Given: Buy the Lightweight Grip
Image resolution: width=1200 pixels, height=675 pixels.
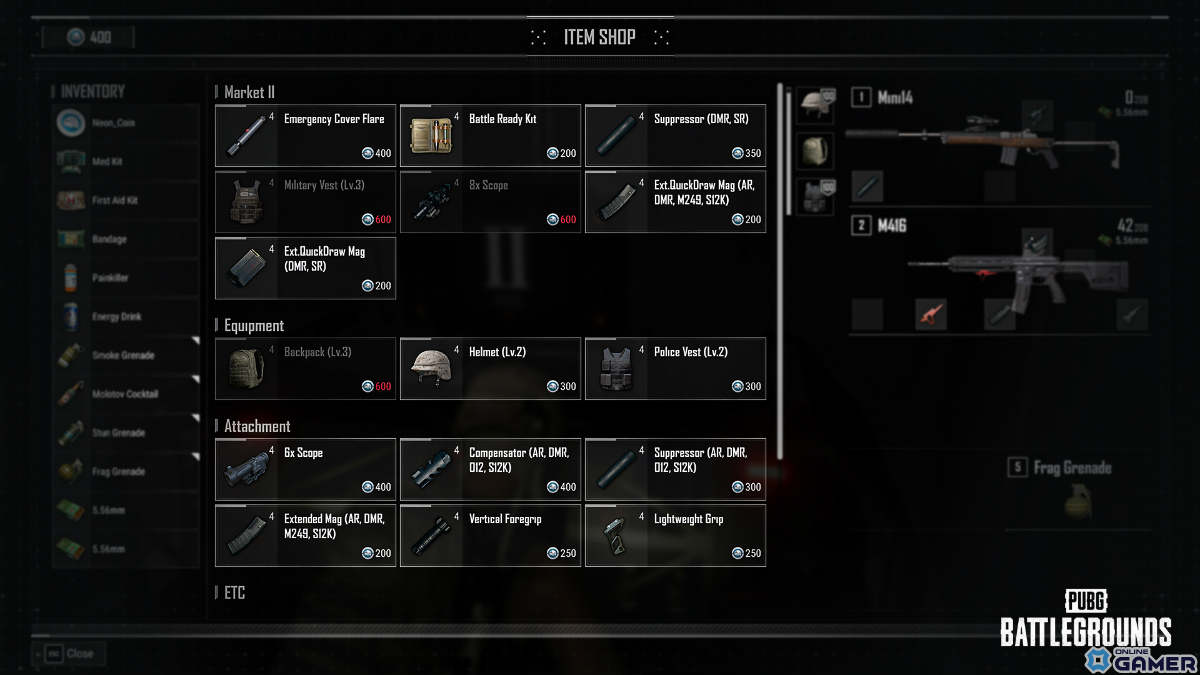Looking at the screenshot, I should pyautogui.click(x=675, y=535).
